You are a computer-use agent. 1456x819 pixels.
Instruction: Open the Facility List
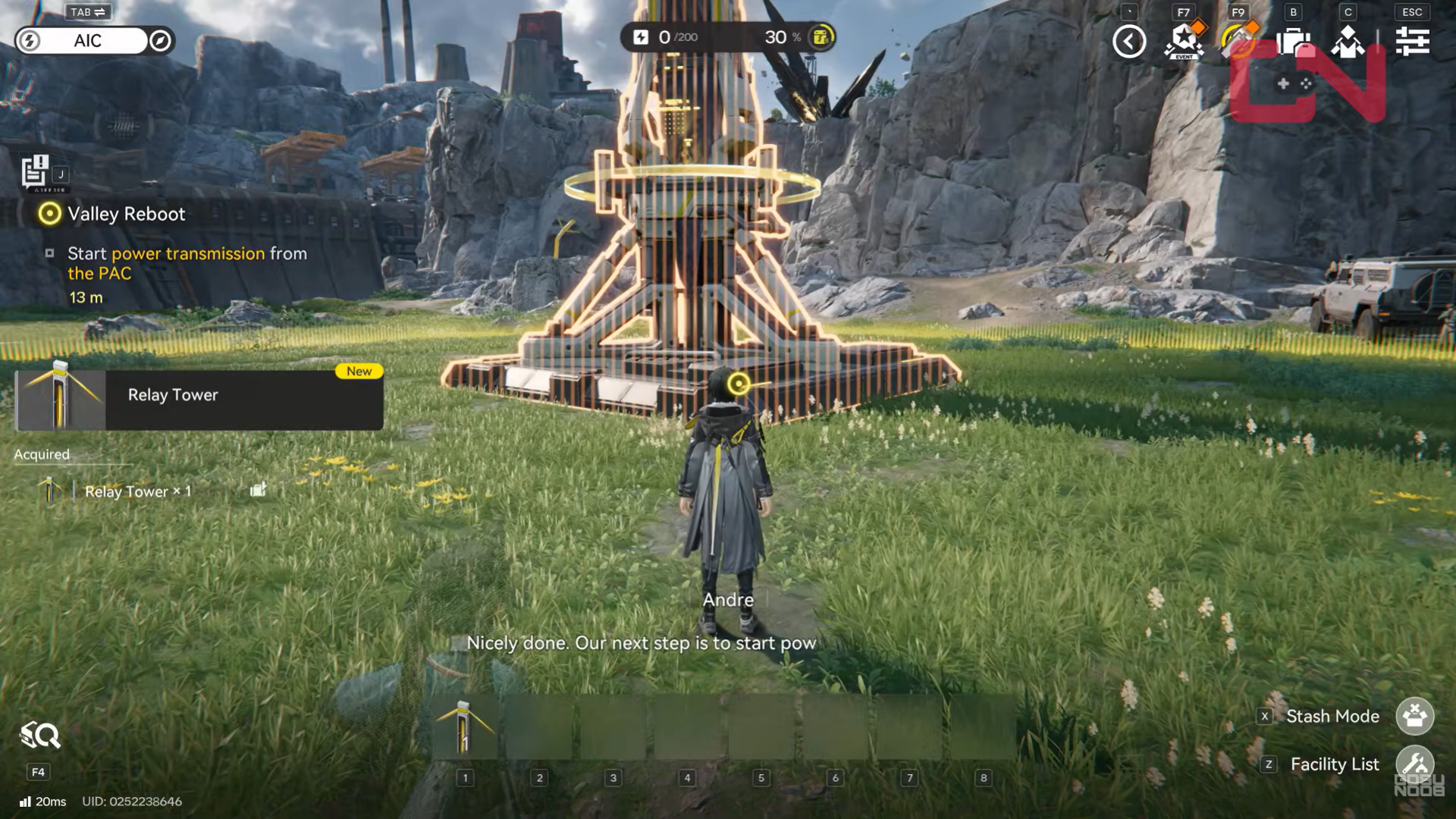coord(1414,764)
